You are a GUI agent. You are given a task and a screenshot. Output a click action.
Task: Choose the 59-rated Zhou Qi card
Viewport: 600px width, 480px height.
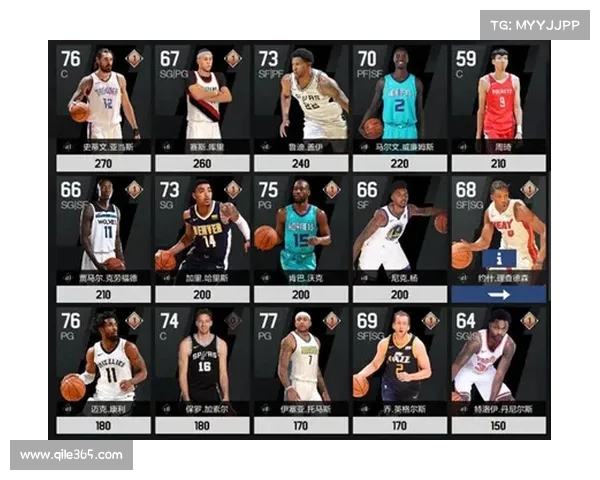tap(498, 100)
